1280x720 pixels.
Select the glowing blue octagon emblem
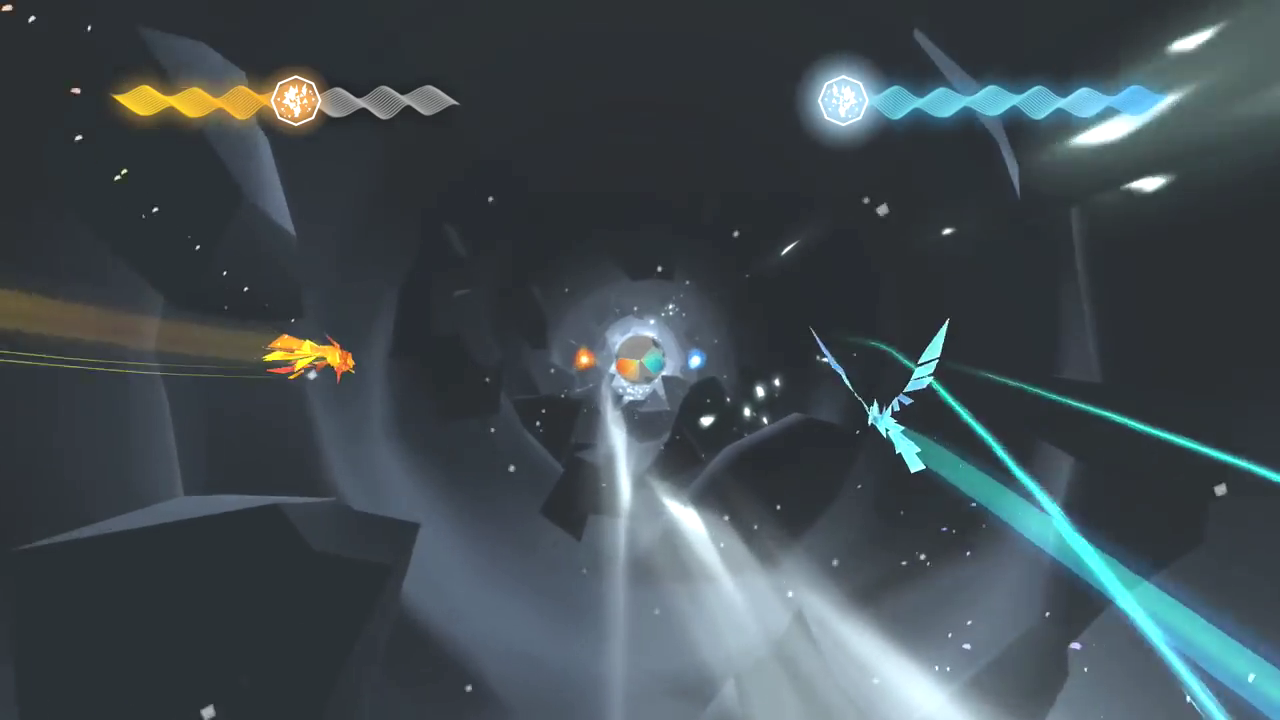click(x=842, y=100)
